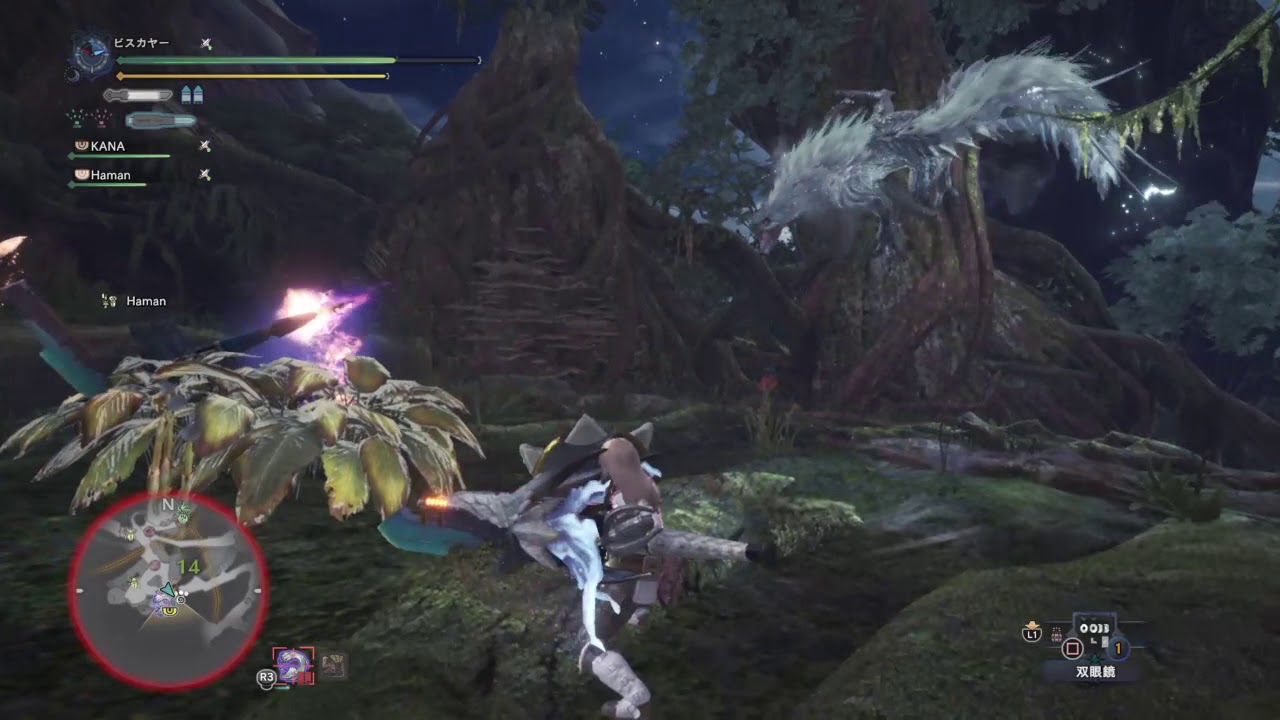This screenshot has width=1280, height=720.
Task: Click the two bullet ammo icons
Action: click(x=192, y=95)
